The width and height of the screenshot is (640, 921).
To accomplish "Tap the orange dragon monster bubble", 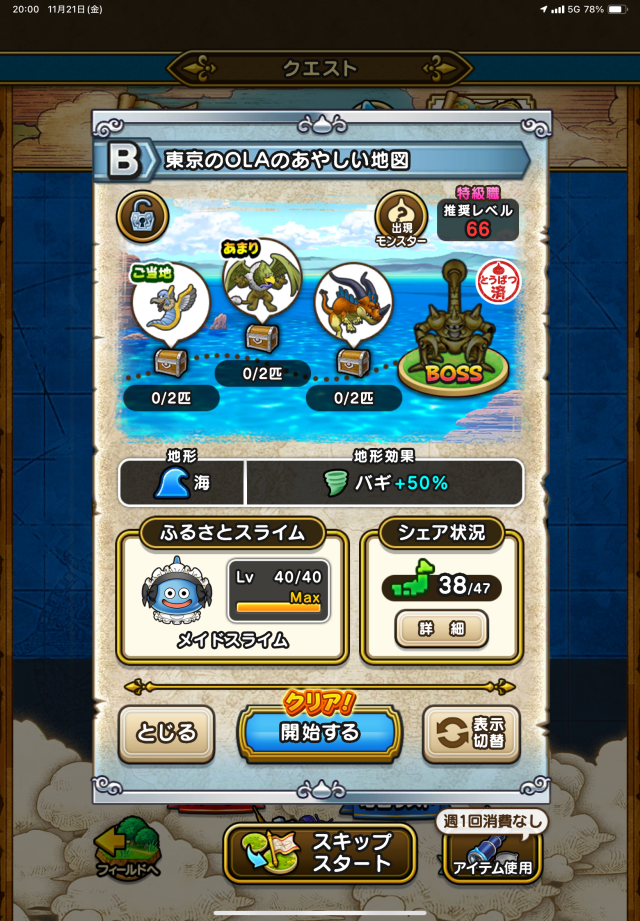I will (x=353, y=298).
